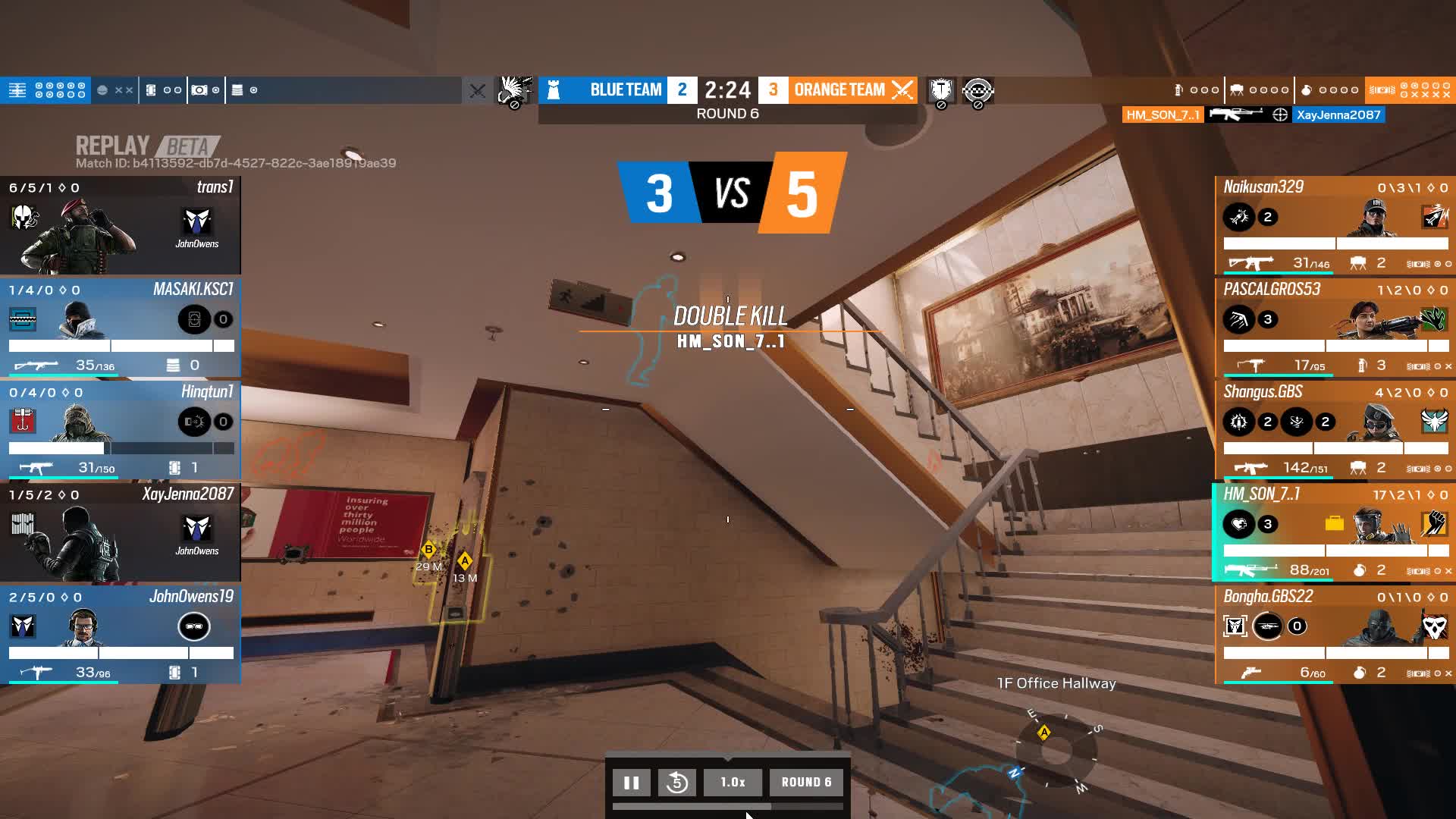Switch to the ORANGE TEAM header
1456x819 pixels.
(x=839, y=89)
